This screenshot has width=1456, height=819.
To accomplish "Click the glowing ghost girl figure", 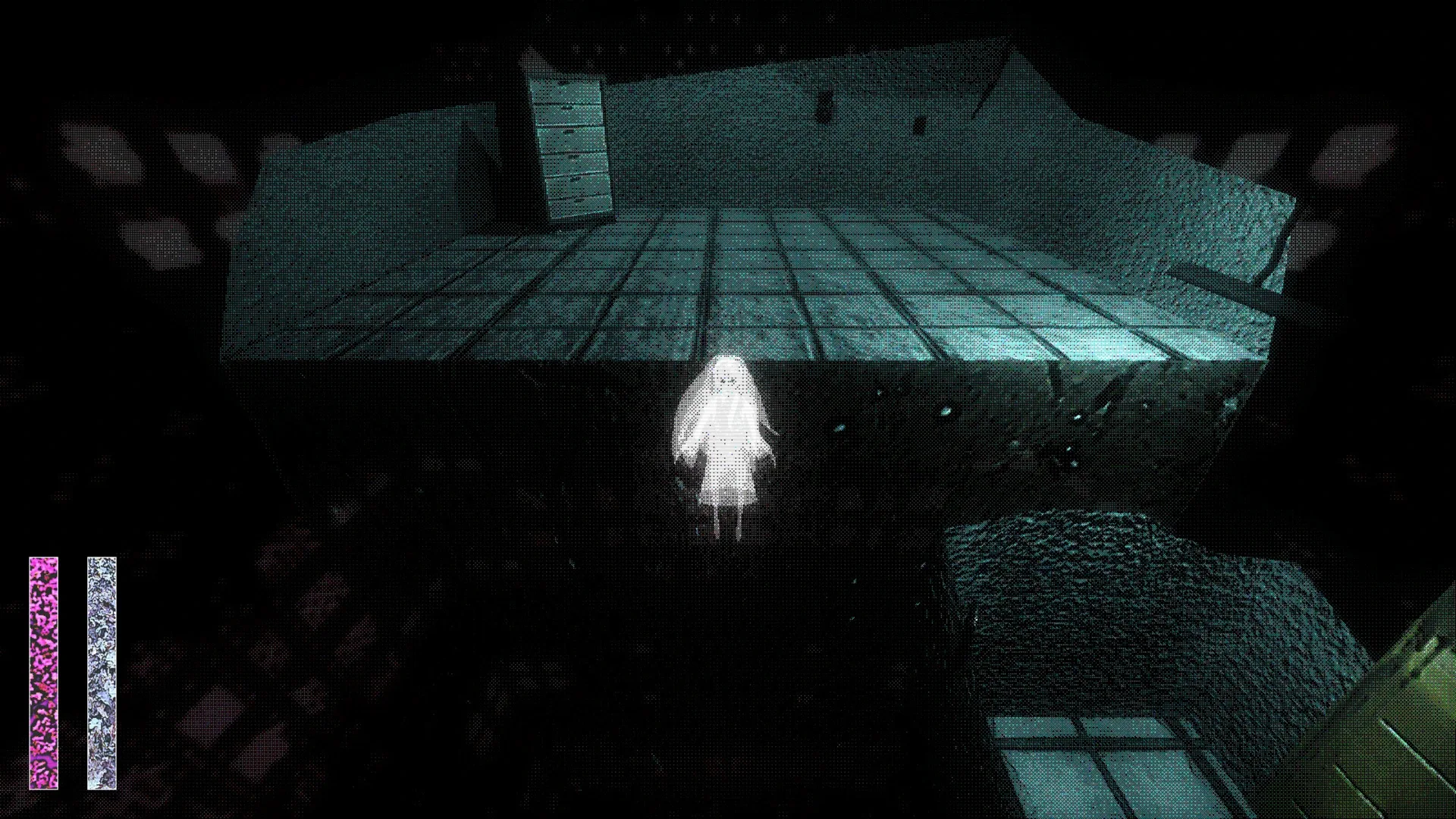I will pos(724,440).
